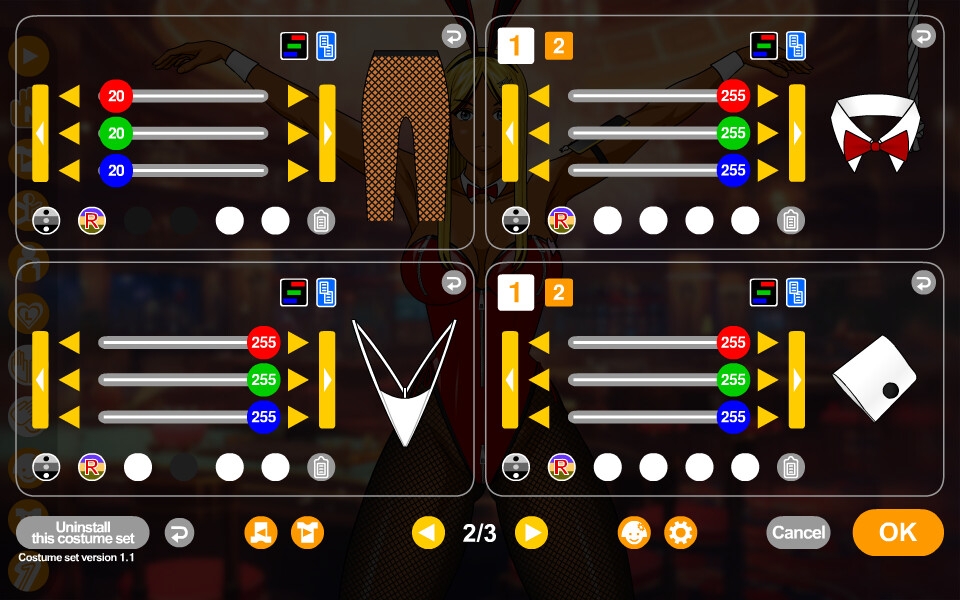This screenshot has height=600, width=960.
Task: Go back to the previous costume page
Action: click(428, 533)
